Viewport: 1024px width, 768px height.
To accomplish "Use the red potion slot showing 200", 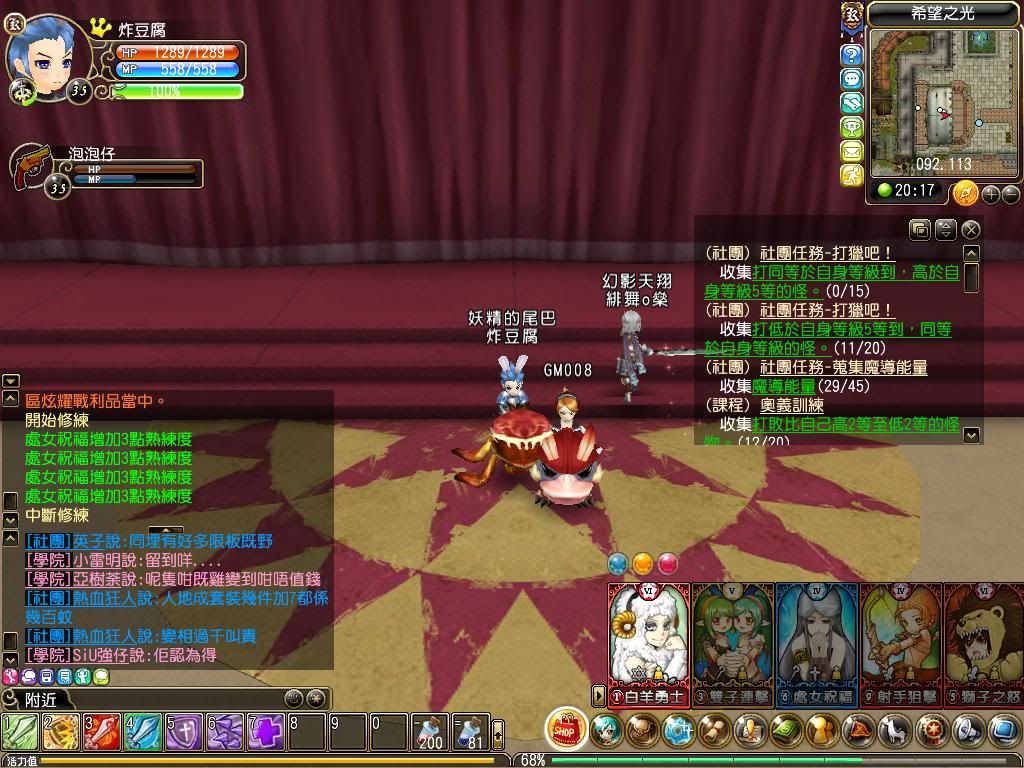I will (431, 733).
